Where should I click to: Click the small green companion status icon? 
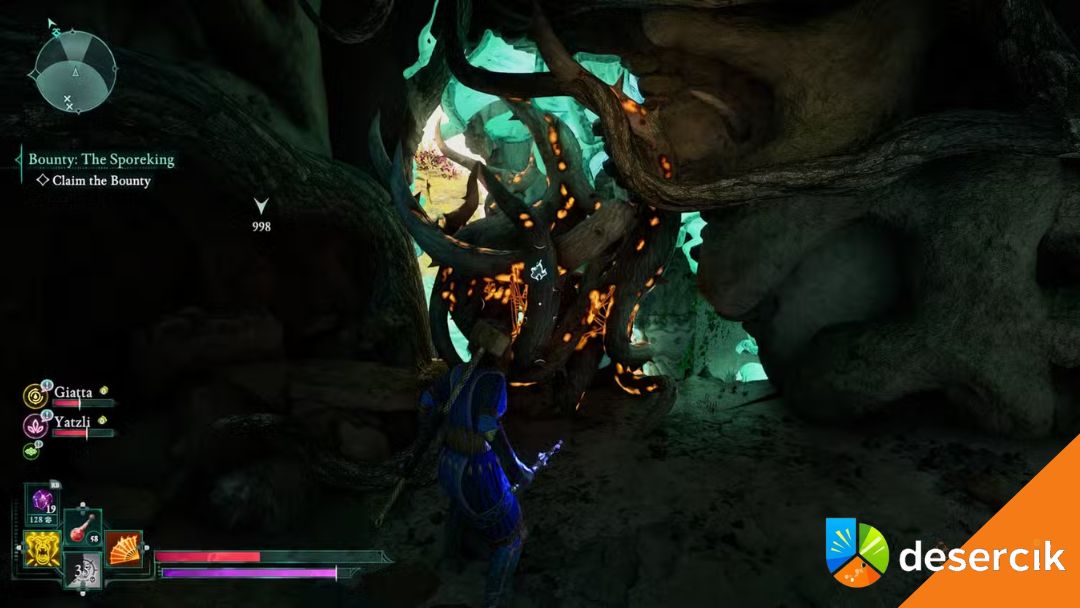tap(30, 452)
